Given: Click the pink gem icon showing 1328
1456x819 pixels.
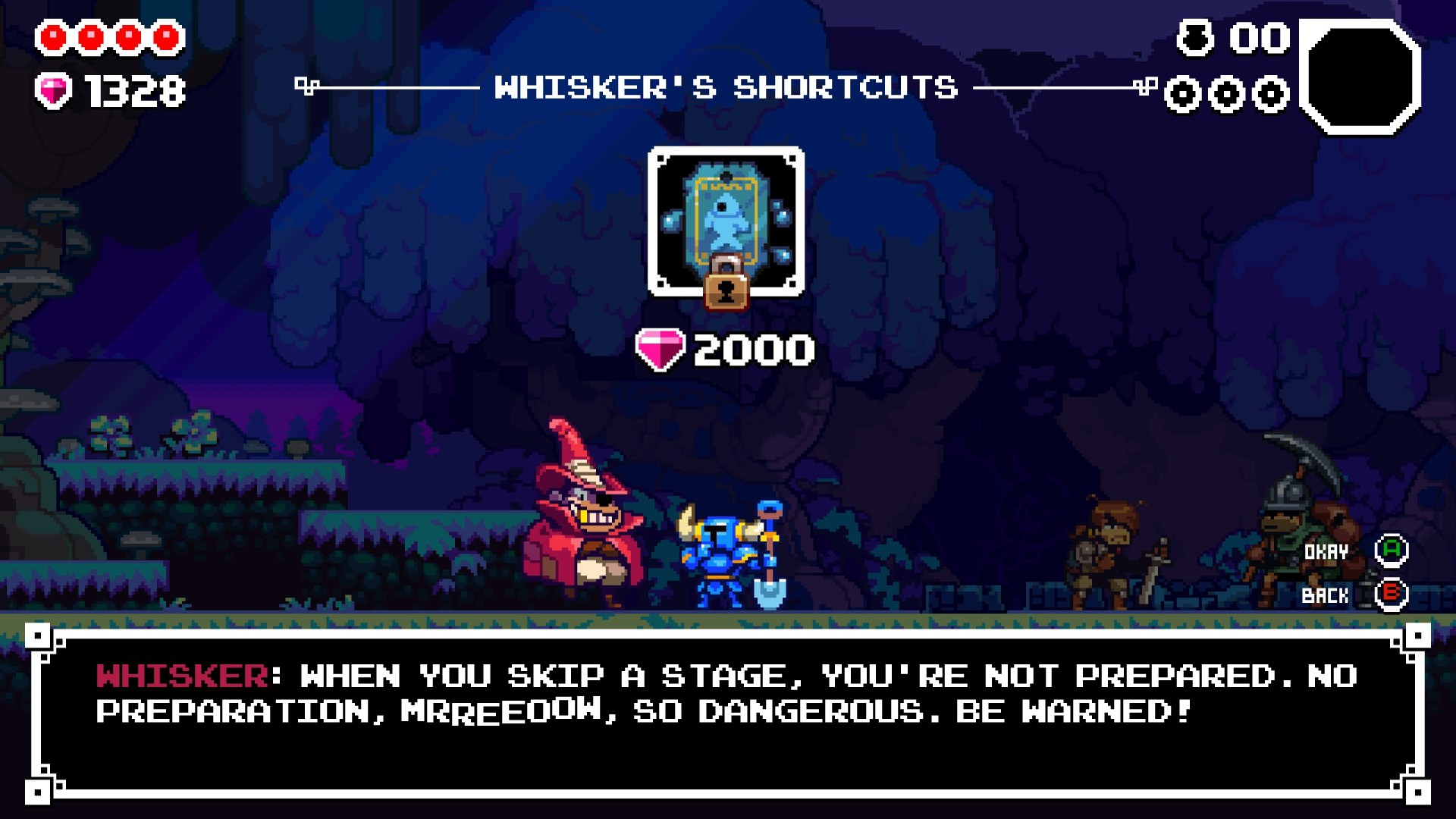Looking at the screenshot, I should [x=53, y=91].
